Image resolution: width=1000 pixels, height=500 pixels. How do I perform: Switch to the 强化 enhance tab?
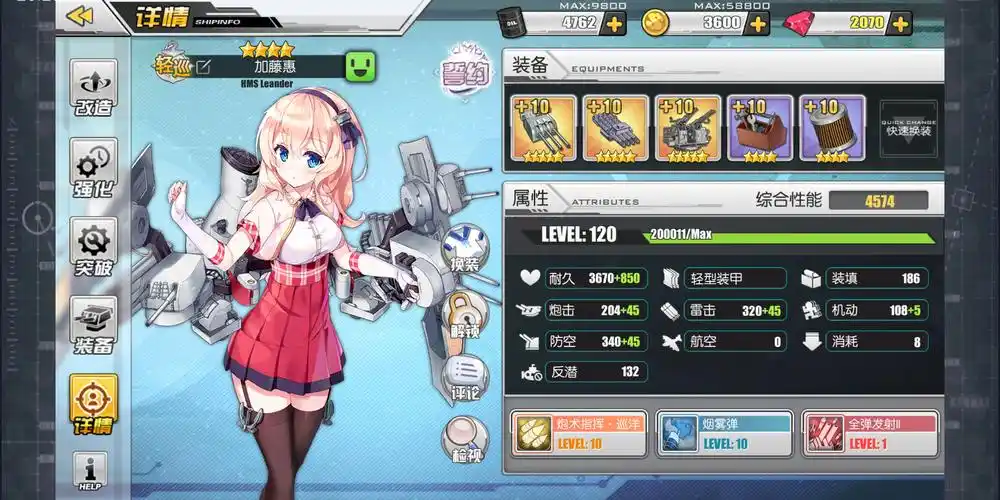tap(93, 167)
